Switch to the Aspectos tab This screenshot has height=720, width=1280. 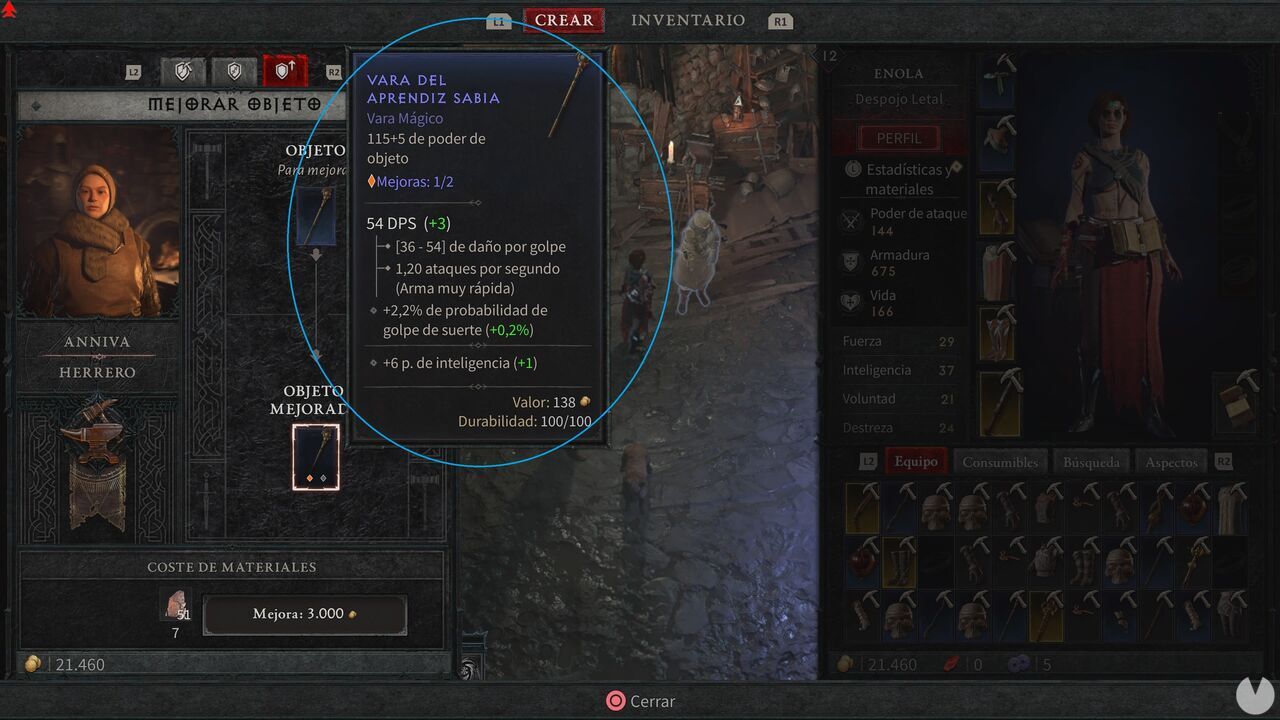click(x=1170, y=461)
